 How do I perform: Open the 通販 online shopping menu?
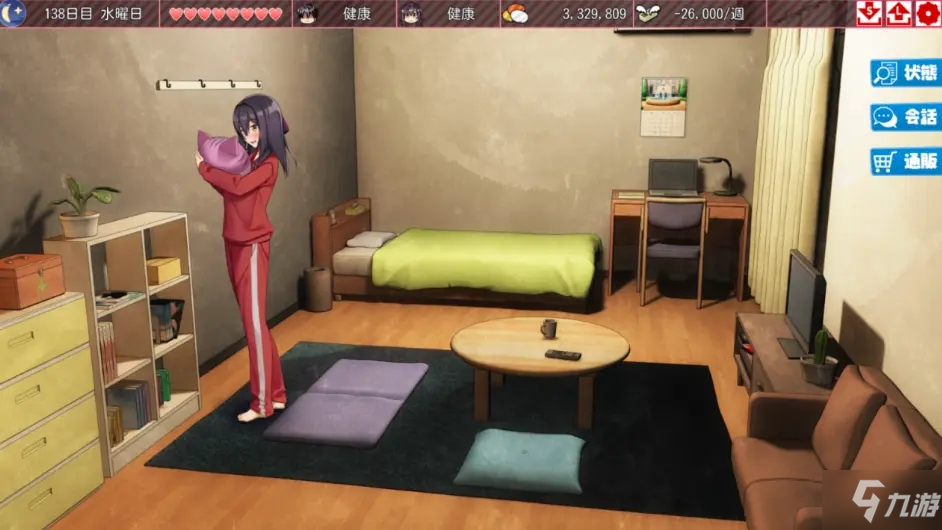pos(905,161)
